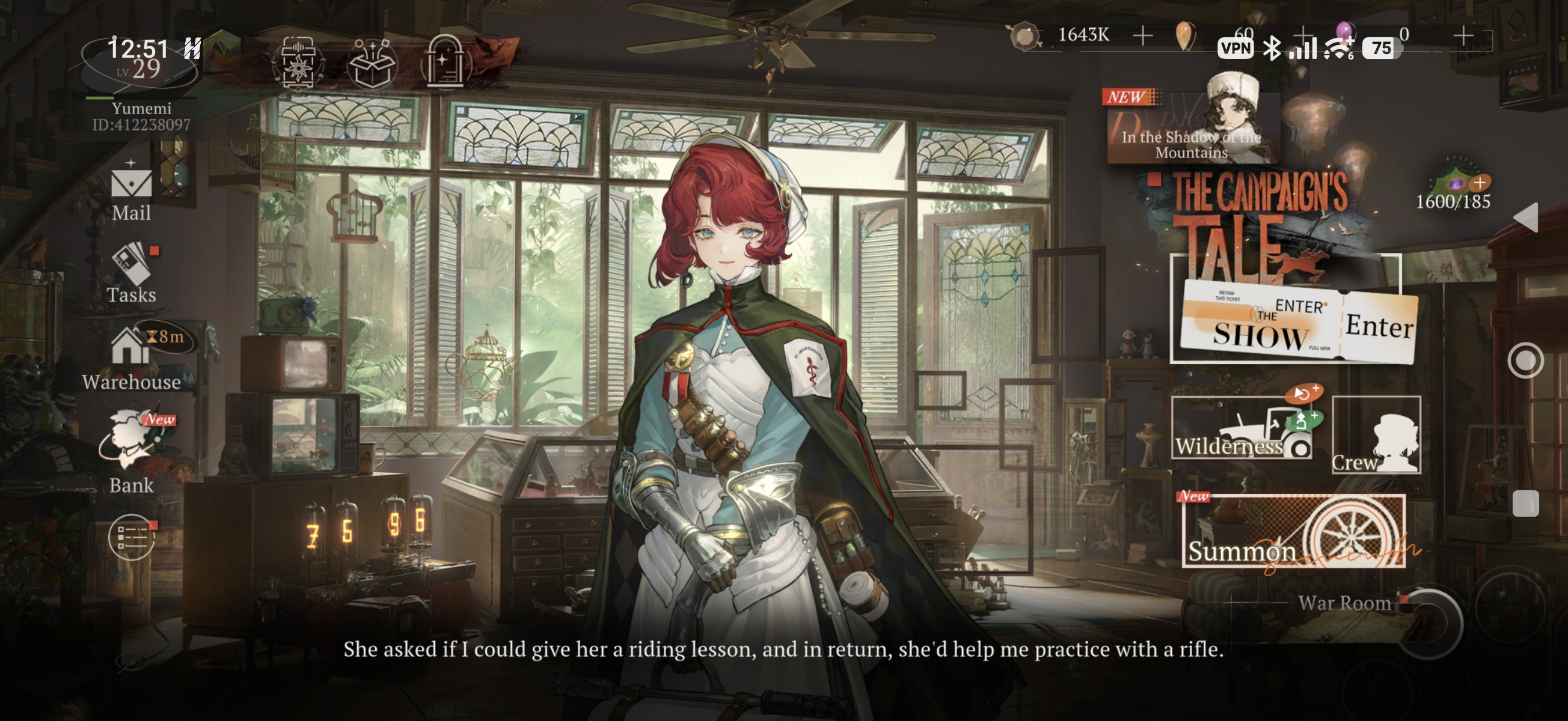
Task: Refill activity using the 1600/185 plus
Action: point(1479,183)
